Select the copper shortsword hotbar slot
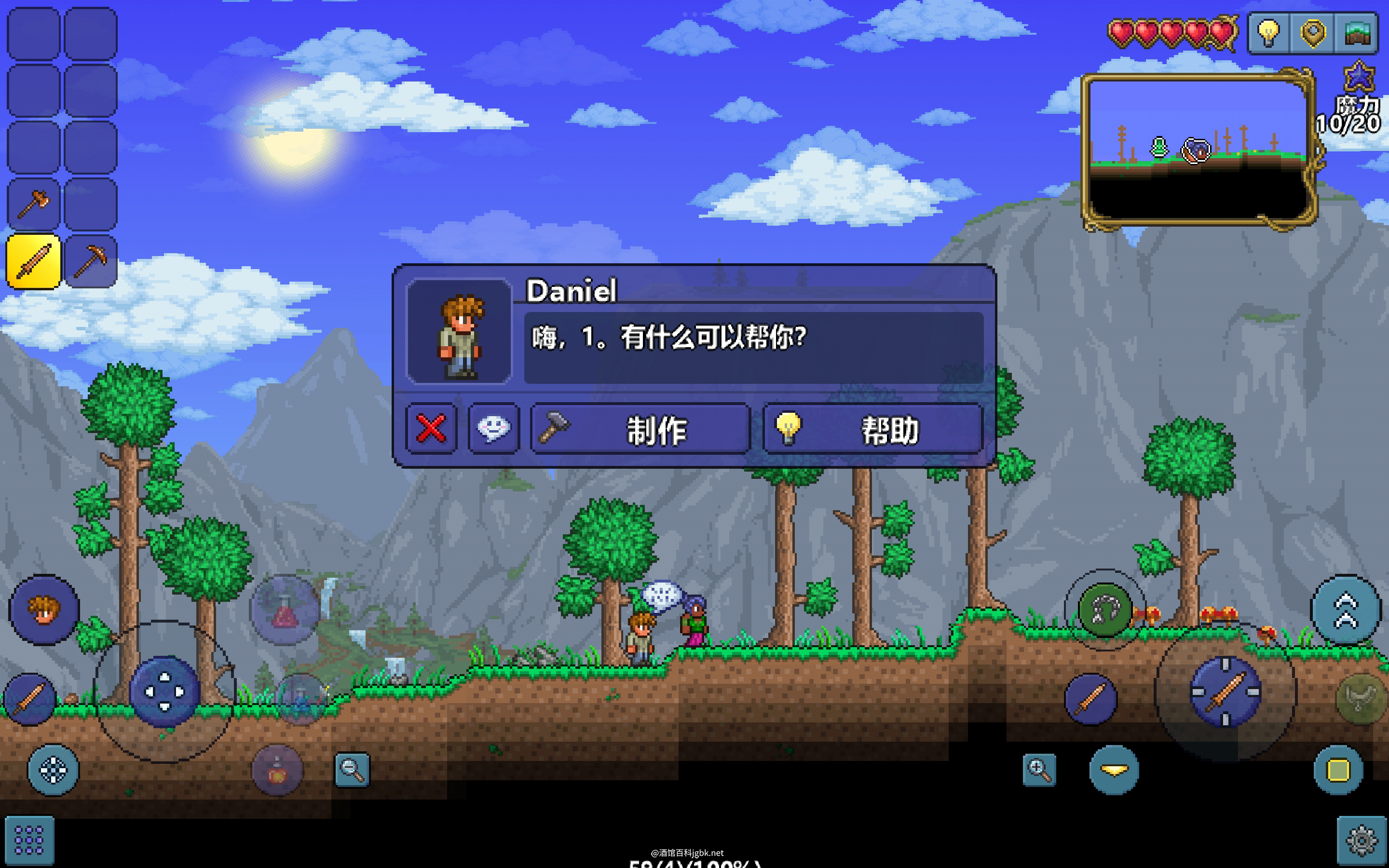 point(34,261)
